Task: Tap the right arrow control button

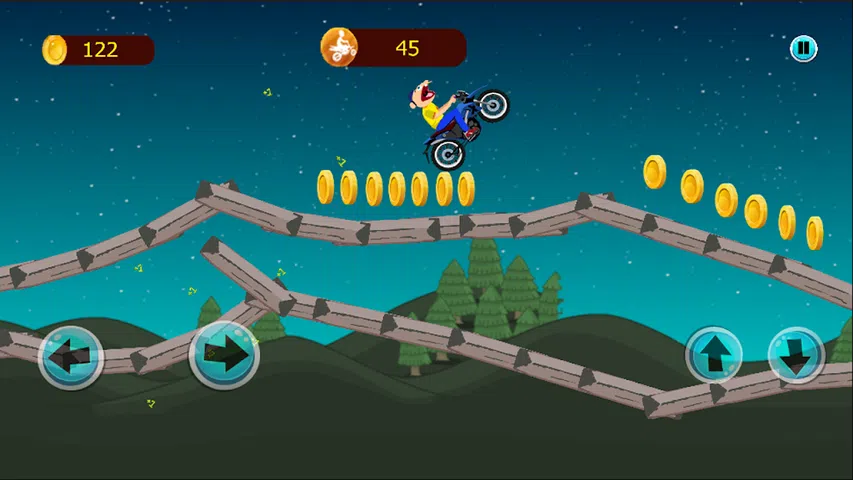Action: click(224, 353)
